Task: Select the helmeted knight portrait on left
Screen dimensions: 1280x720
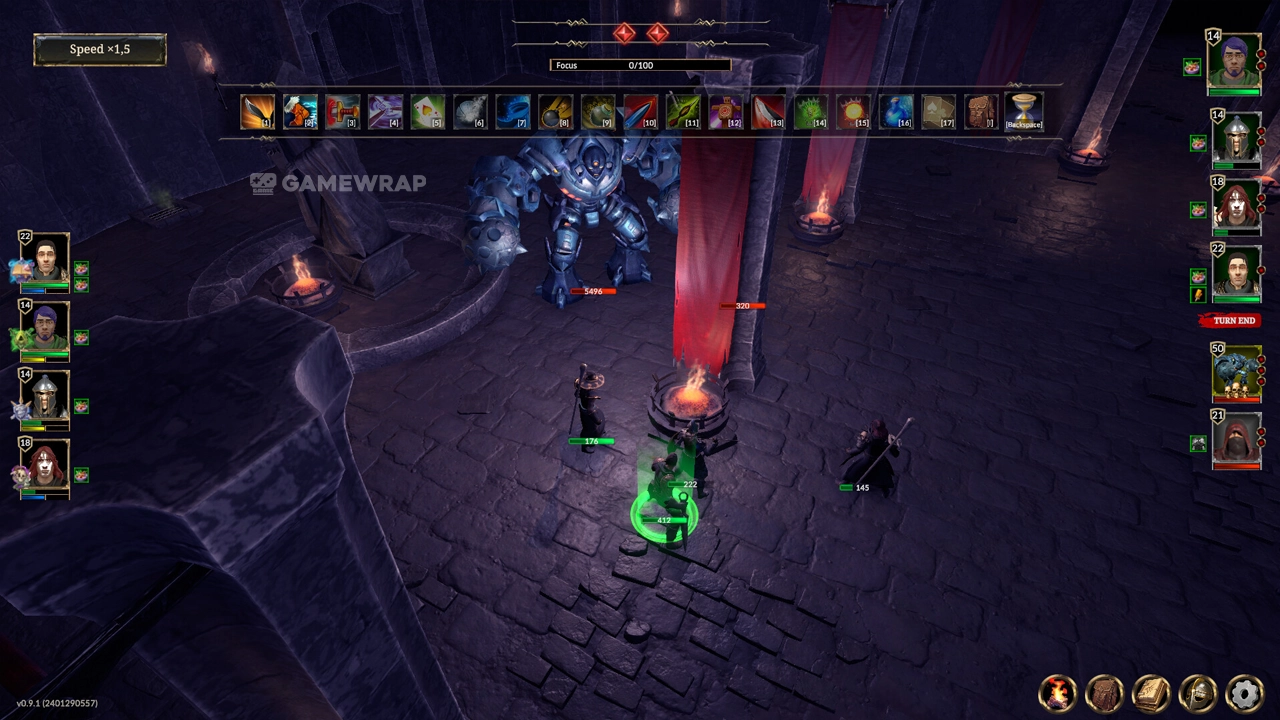Action: (46, 397)
